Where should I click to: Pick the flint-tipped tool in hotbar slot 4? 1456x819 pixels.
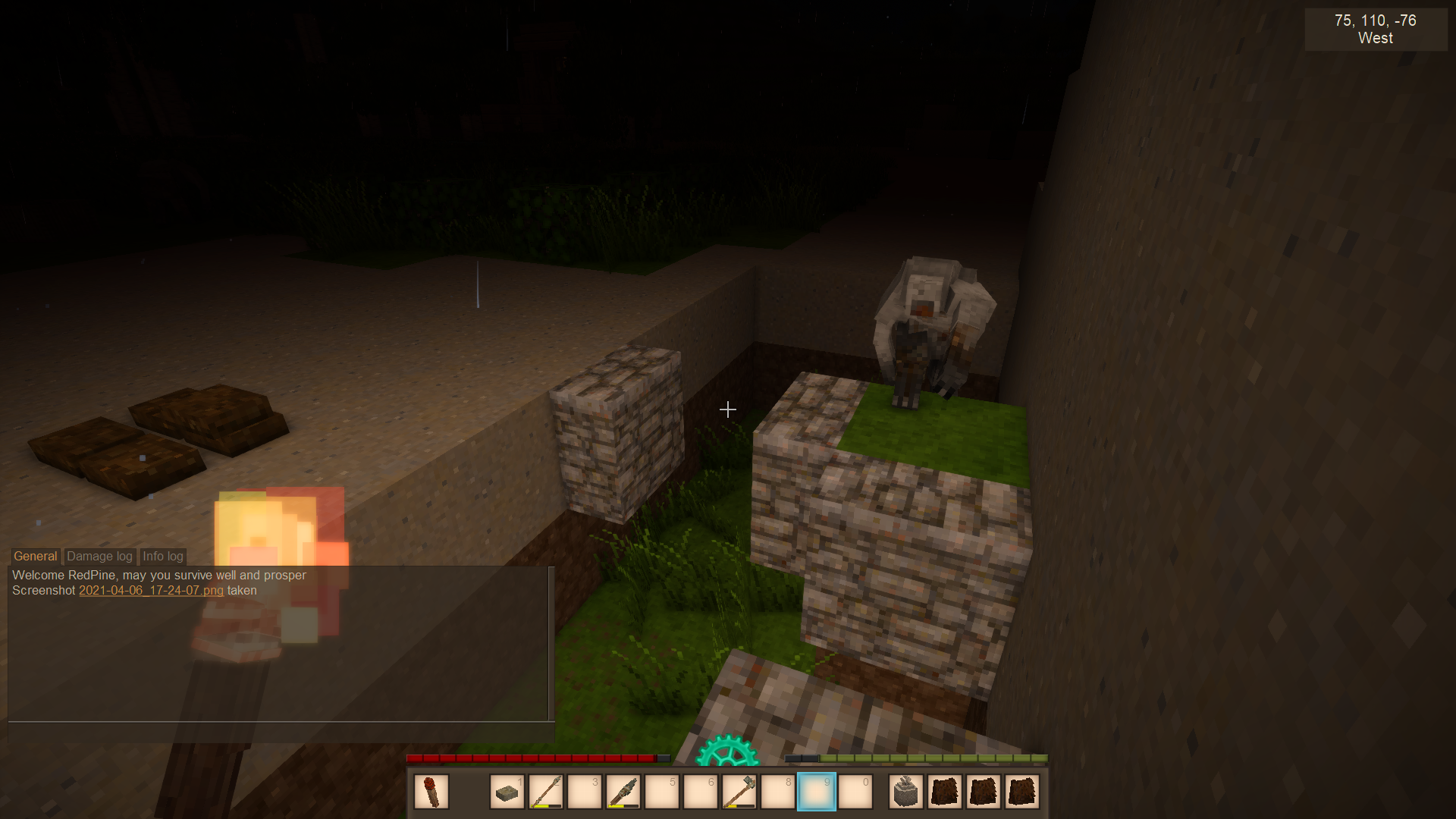tap(623, 792)
